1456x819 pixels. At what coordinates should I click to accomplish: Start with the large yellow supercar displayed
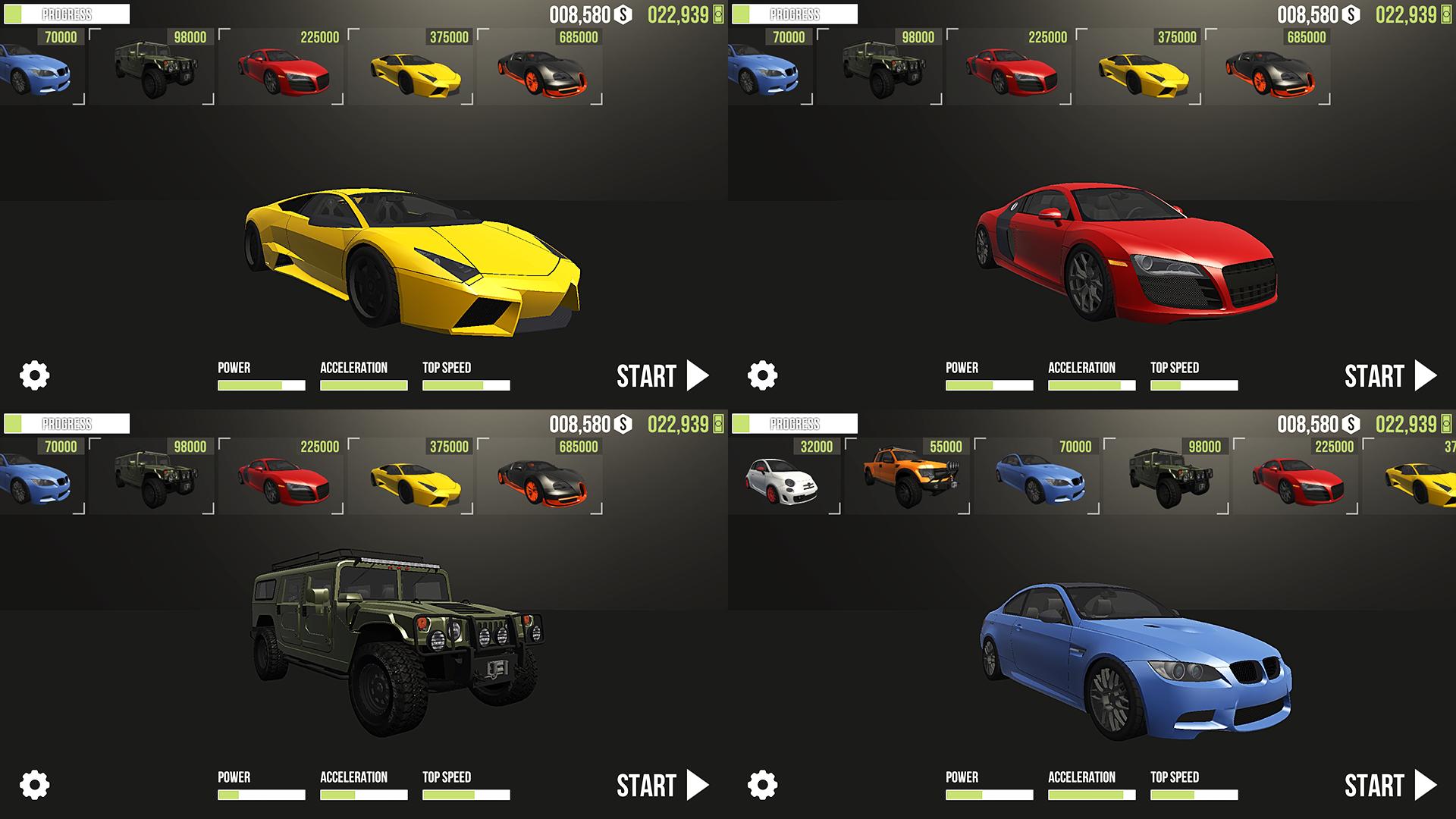click(662, 376)
